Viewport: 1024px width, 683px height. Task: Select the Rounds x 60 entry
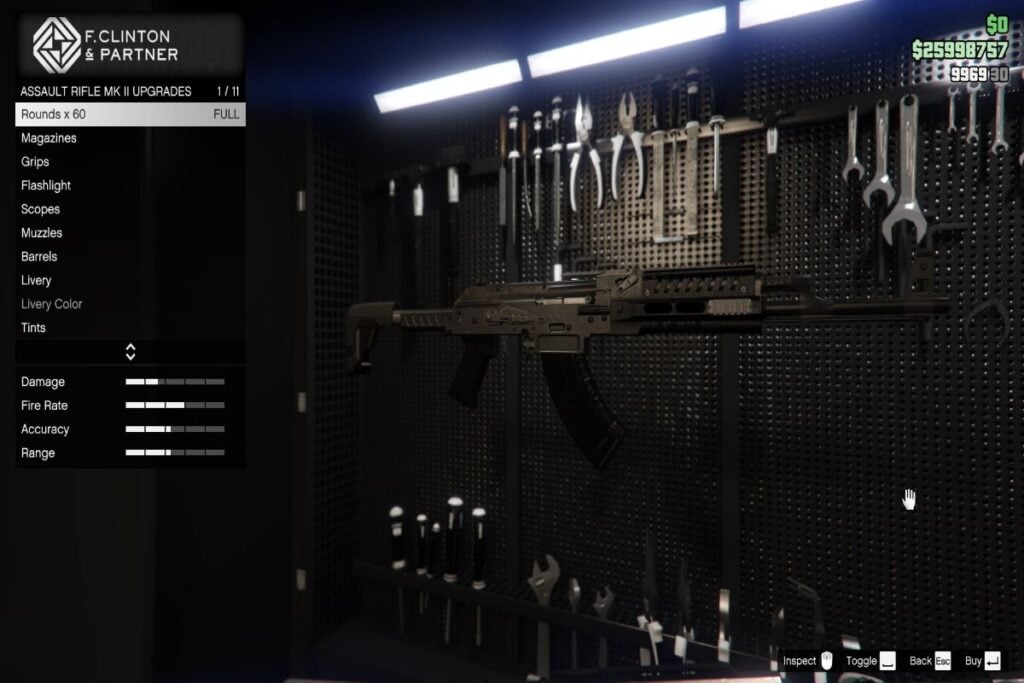click(x=130, y=114)
